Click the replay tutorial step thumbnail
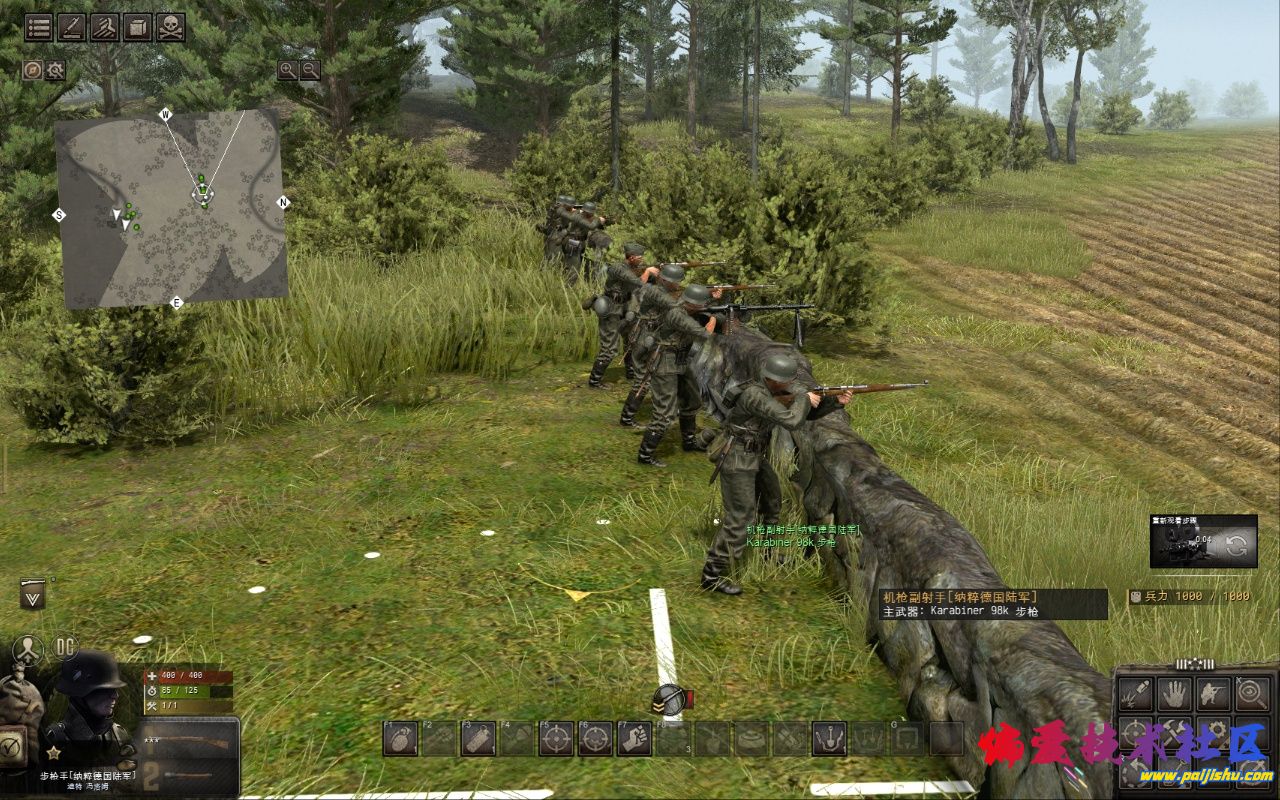Viewport: 1280px width, 800px height. (1203, 542)
